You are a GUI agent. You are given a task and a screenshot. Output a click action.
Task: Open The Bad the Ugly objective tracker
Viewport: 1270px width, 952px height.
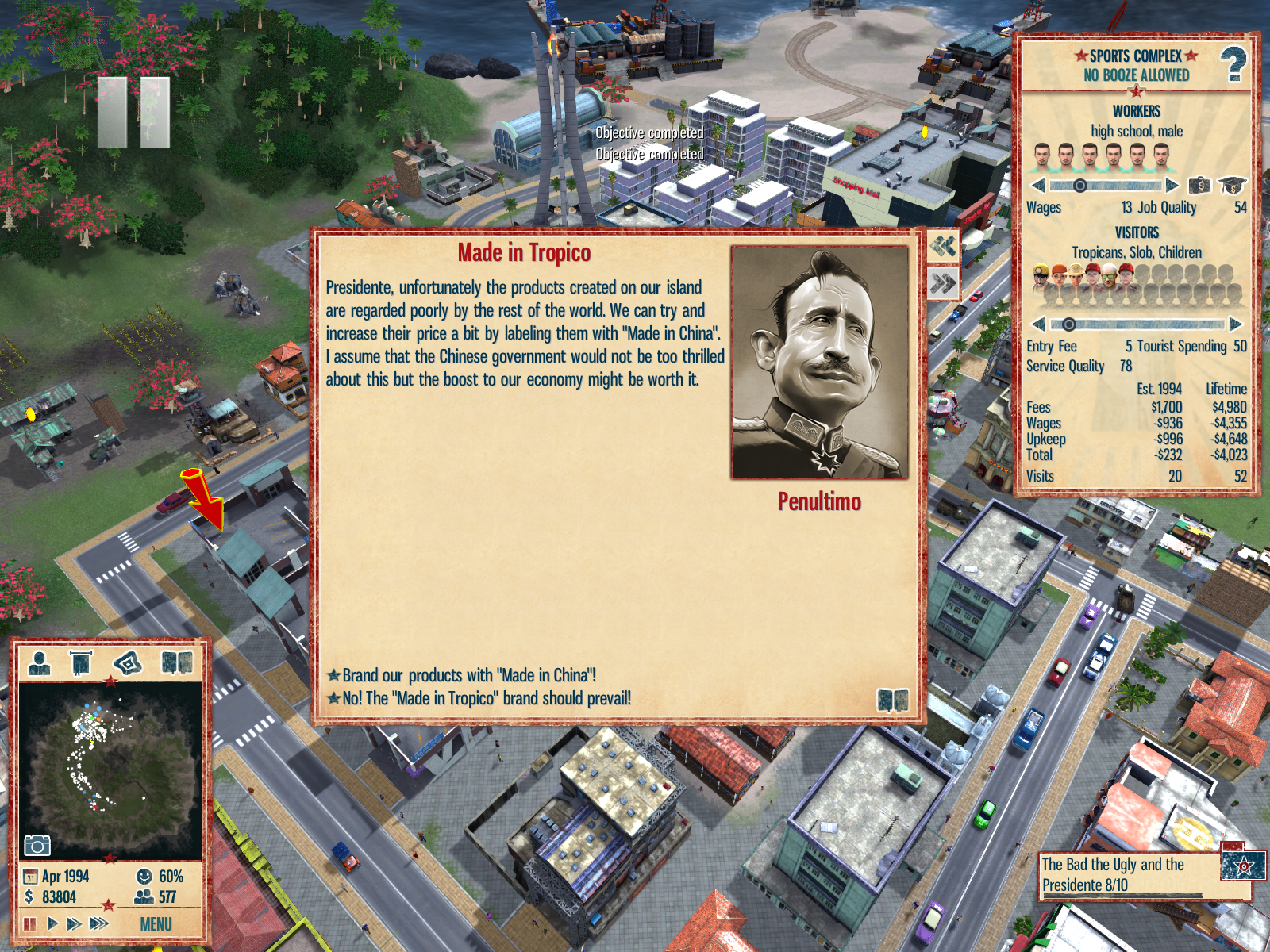1127,874
